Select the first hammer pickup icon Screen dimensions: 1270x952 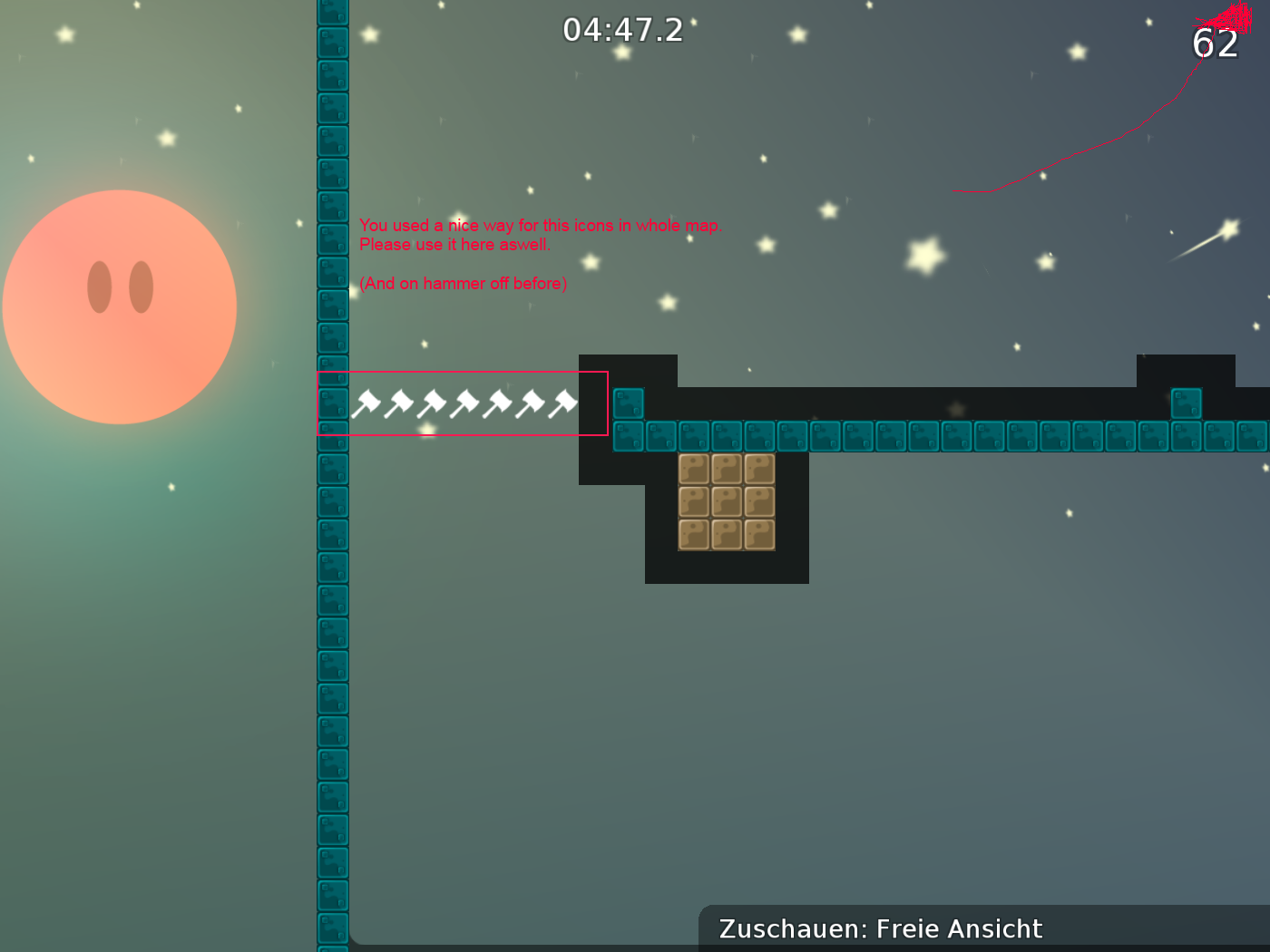tap(366, 403)
